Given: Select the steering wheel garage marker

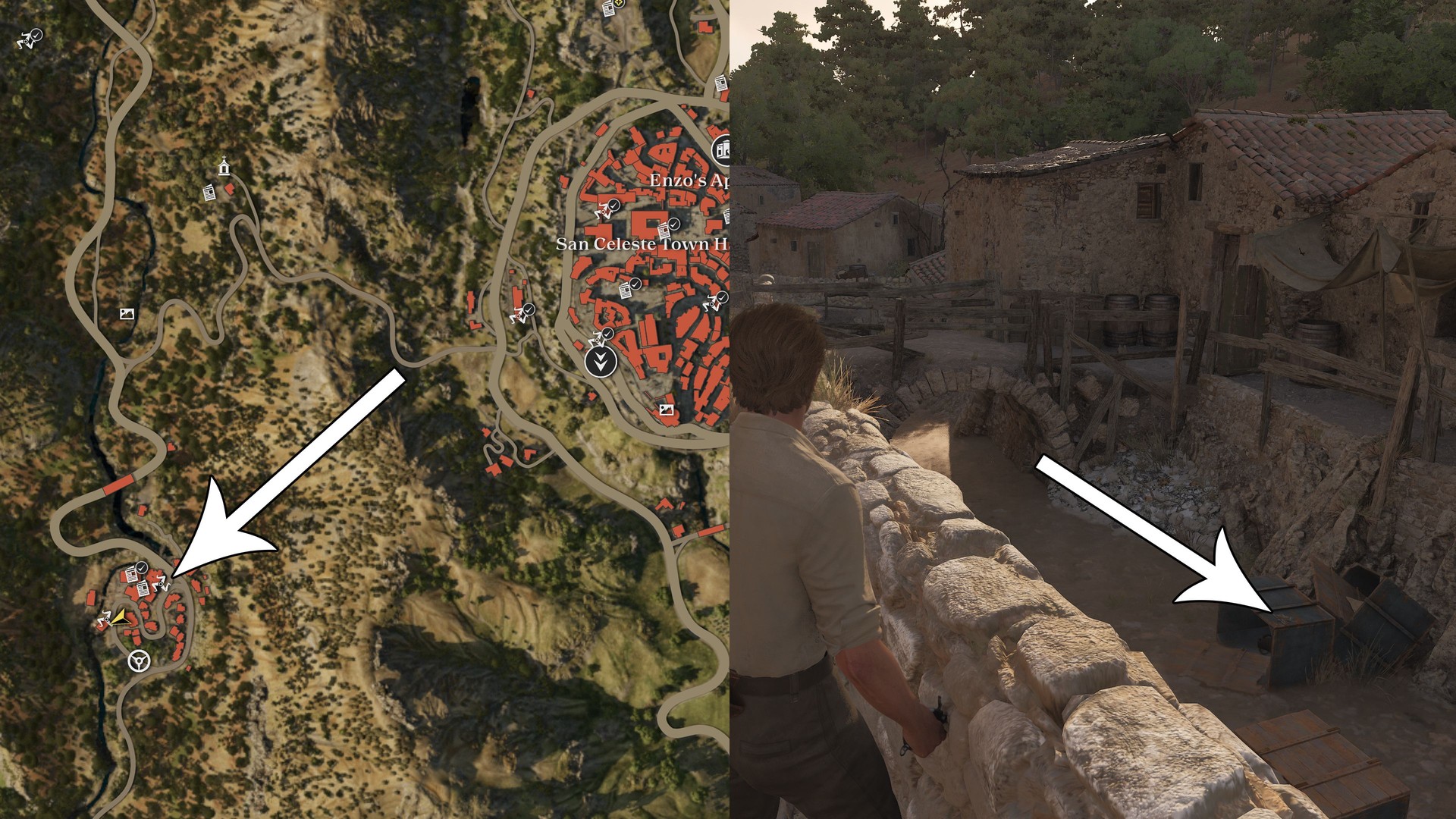Looking at the screenshot, I should click(138, 661).
